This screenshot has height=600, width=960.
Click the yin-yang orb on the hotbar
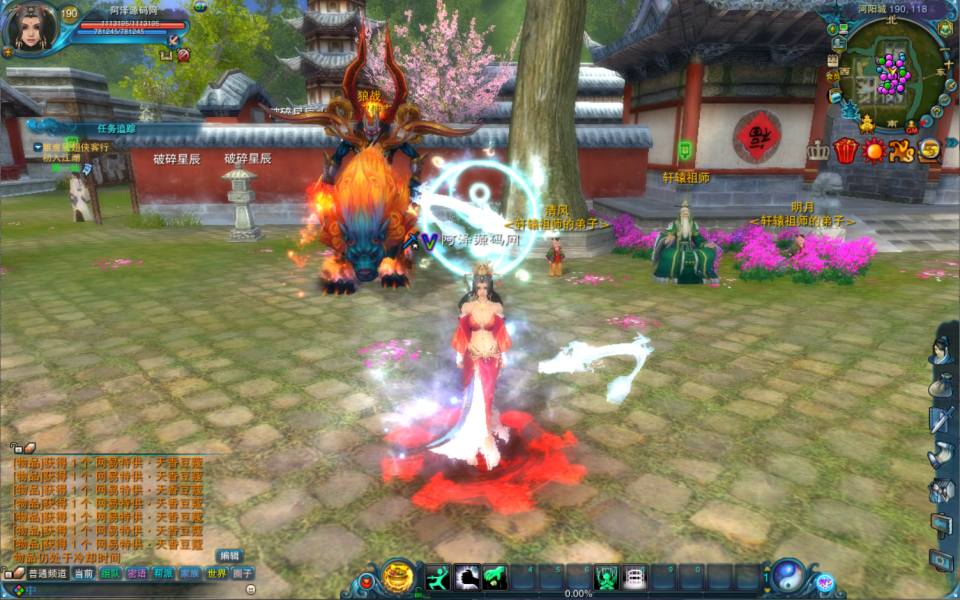(x=788, y=576)
